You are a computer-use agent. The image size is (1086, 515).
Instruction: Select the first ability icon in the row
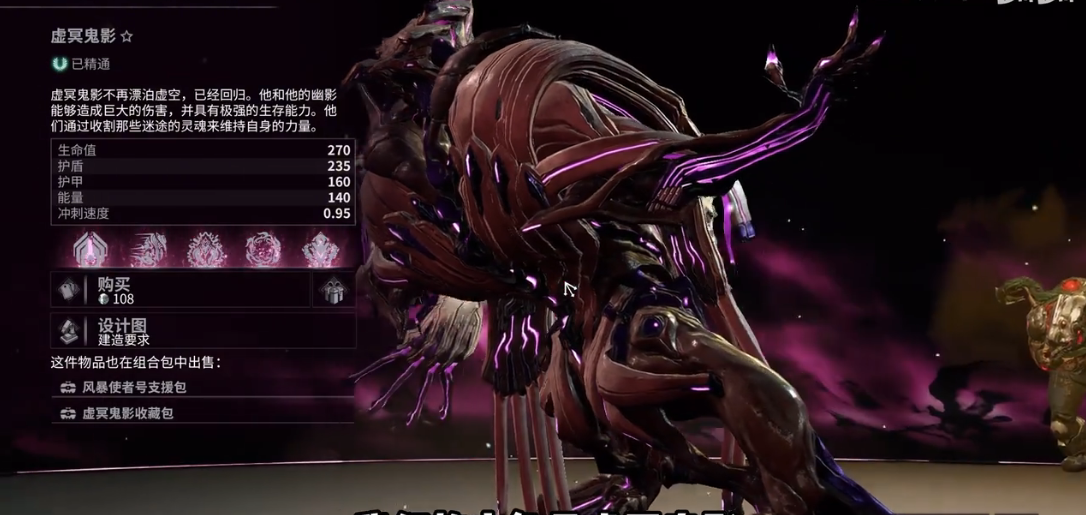pyautogui.click(x=91, y=248)
